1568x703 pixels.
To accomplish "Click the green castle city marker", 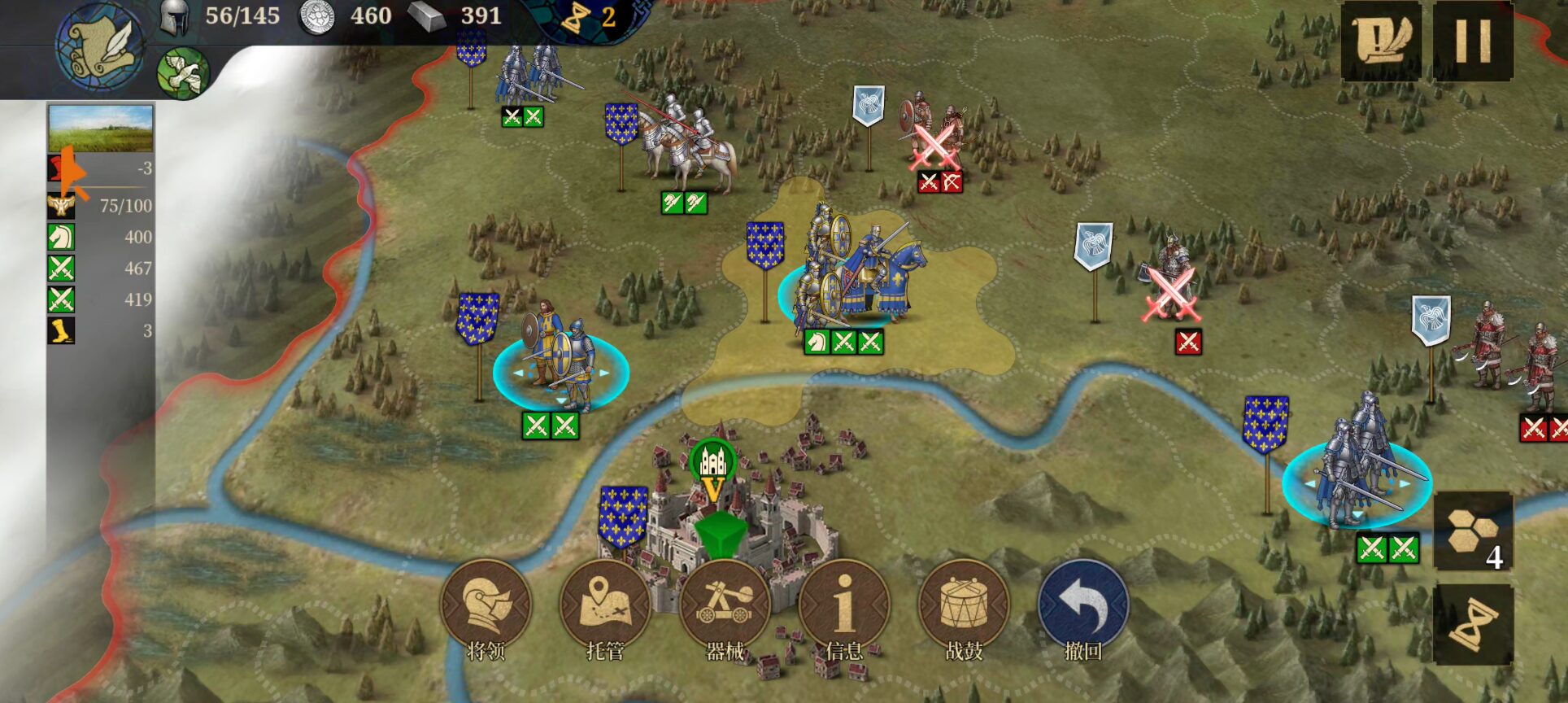I will point(712,462).
